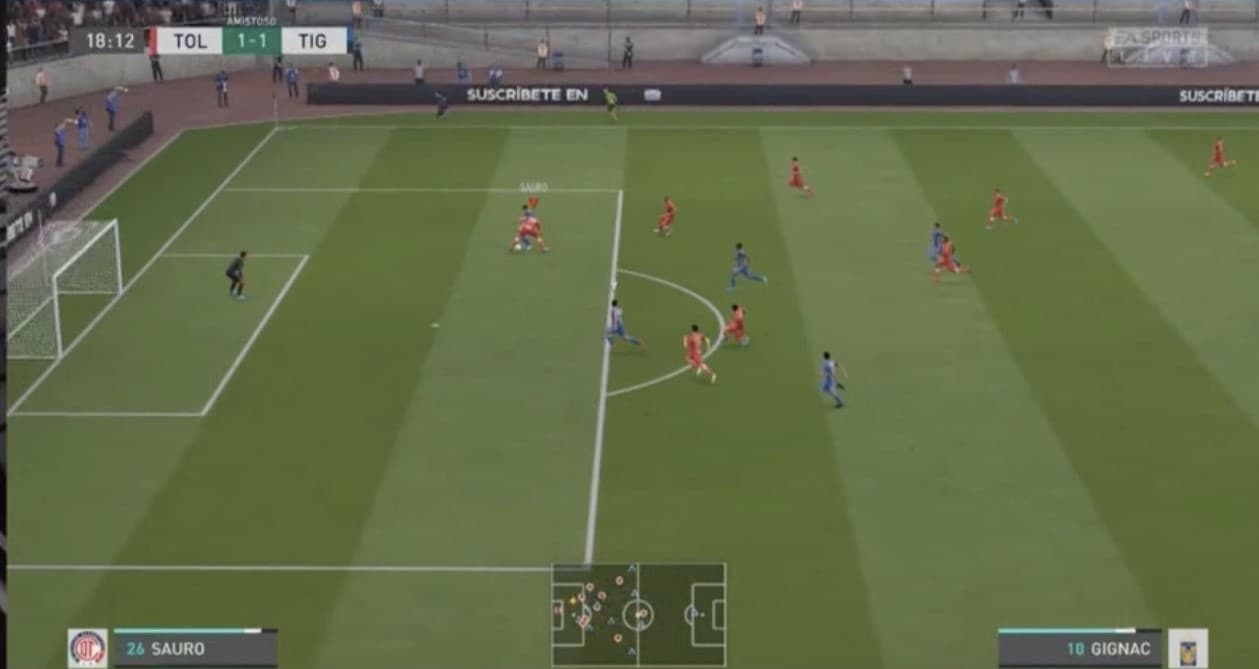Select the Toluca club crest icon

(x=87, y=648)
